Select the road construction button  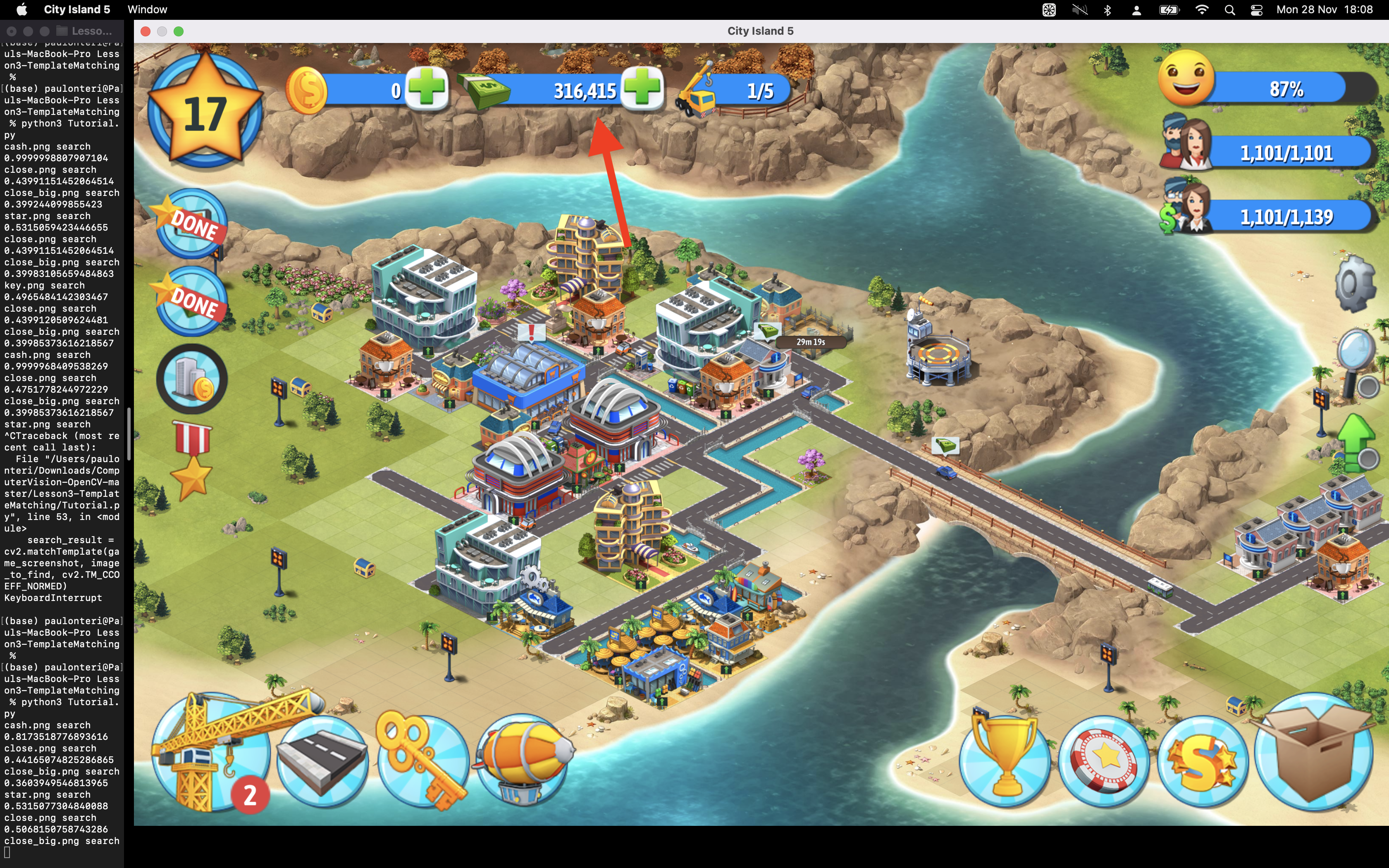[322, 760]
